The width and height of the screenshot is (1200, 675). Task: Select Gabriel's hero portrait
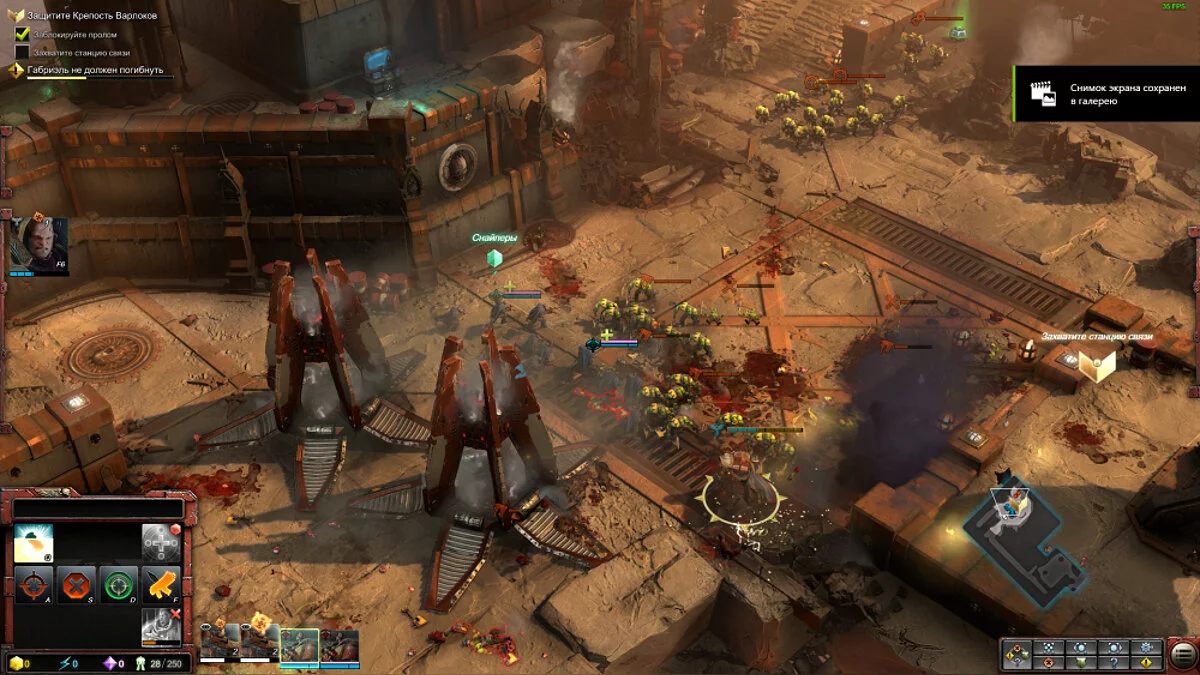[x=38, y=244]
